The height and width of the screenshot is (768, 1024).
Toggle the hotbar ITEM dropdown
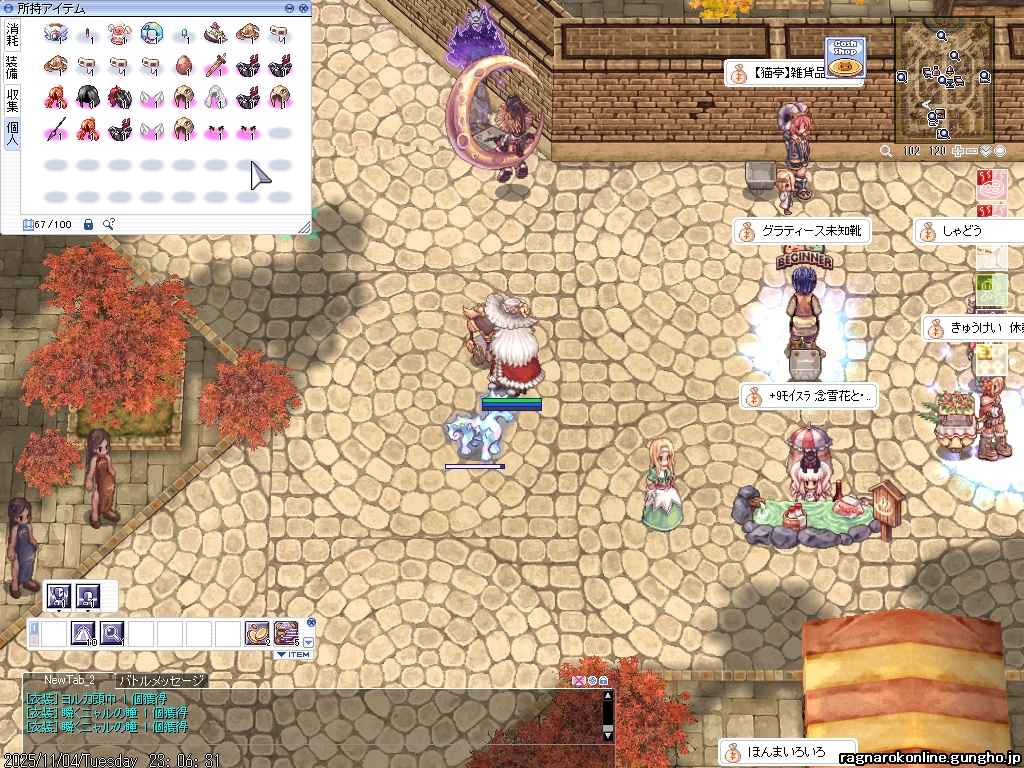[x=293, y=655]
